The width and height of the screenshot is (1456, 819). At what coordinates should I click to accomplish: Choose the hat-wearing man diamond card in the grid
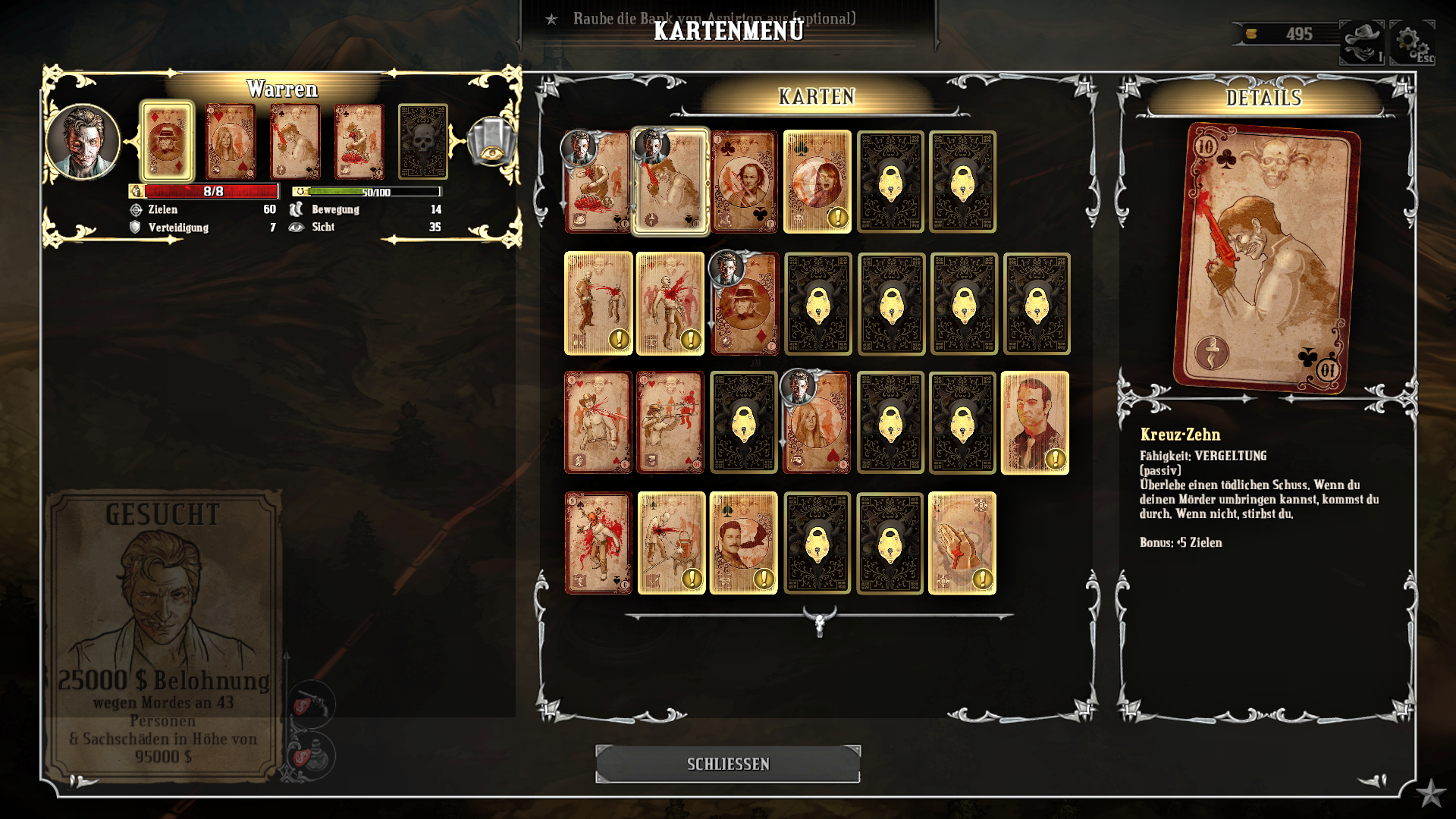click(745, 305)
